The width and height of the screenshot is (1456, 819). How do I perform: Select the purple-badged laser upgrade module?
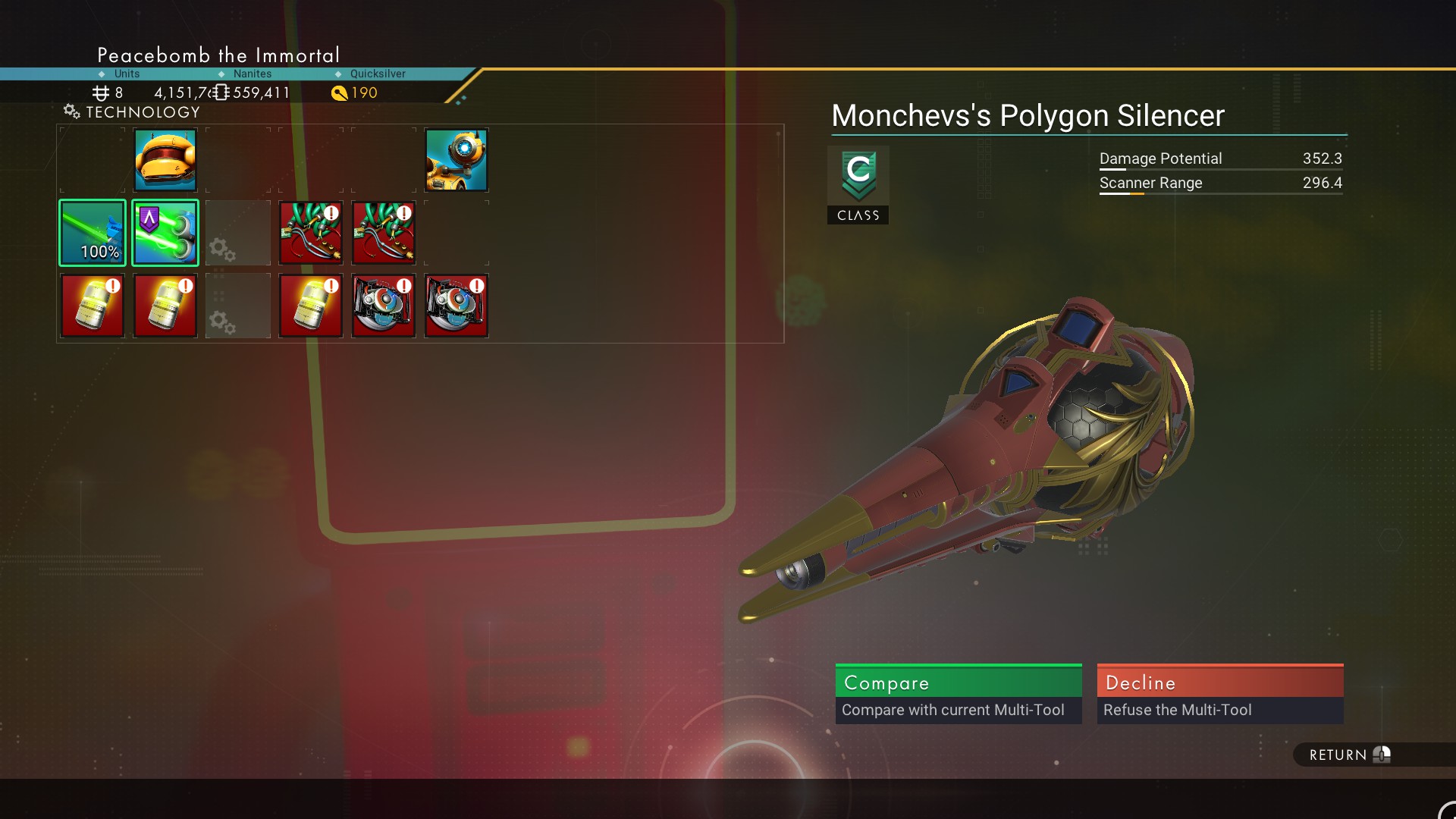coord(165,233)
